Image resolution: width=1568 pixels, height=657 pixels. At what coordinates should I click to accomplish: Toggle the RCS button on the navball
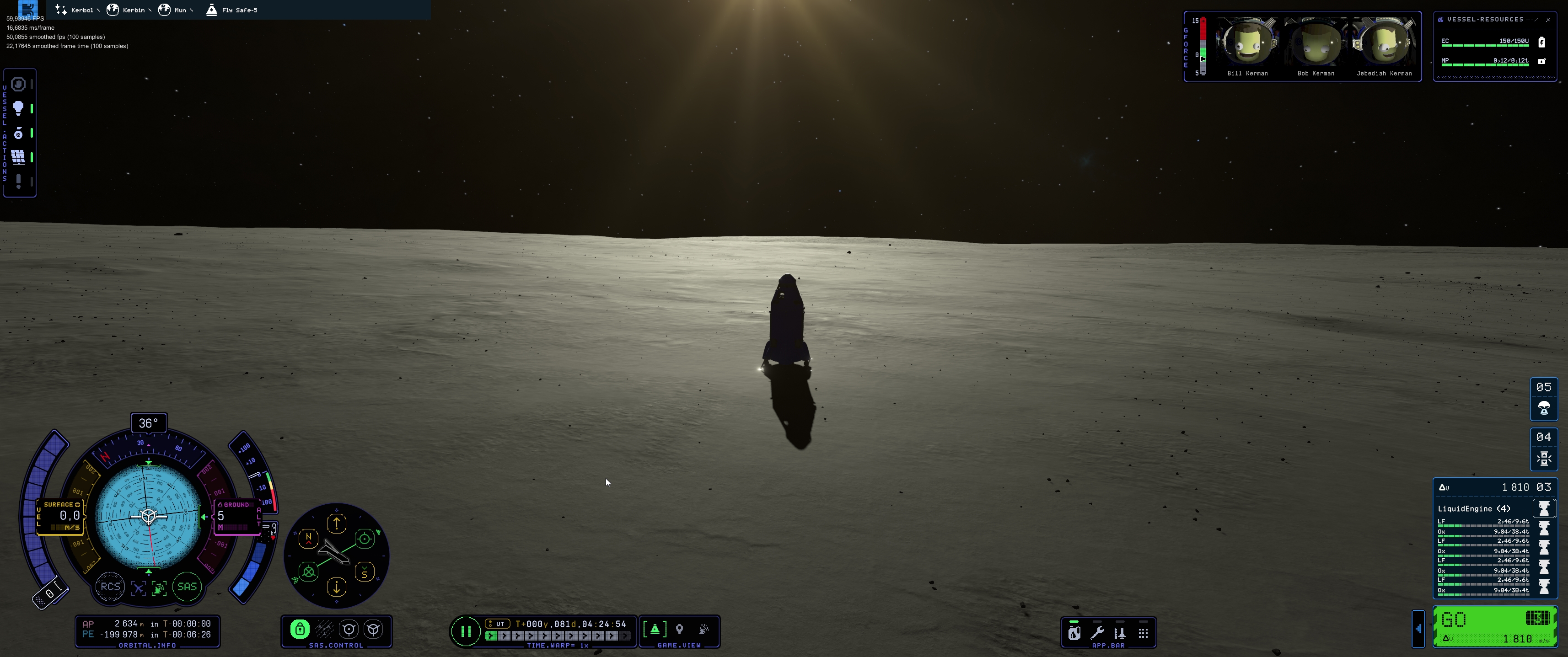click(x=110, y=587)
